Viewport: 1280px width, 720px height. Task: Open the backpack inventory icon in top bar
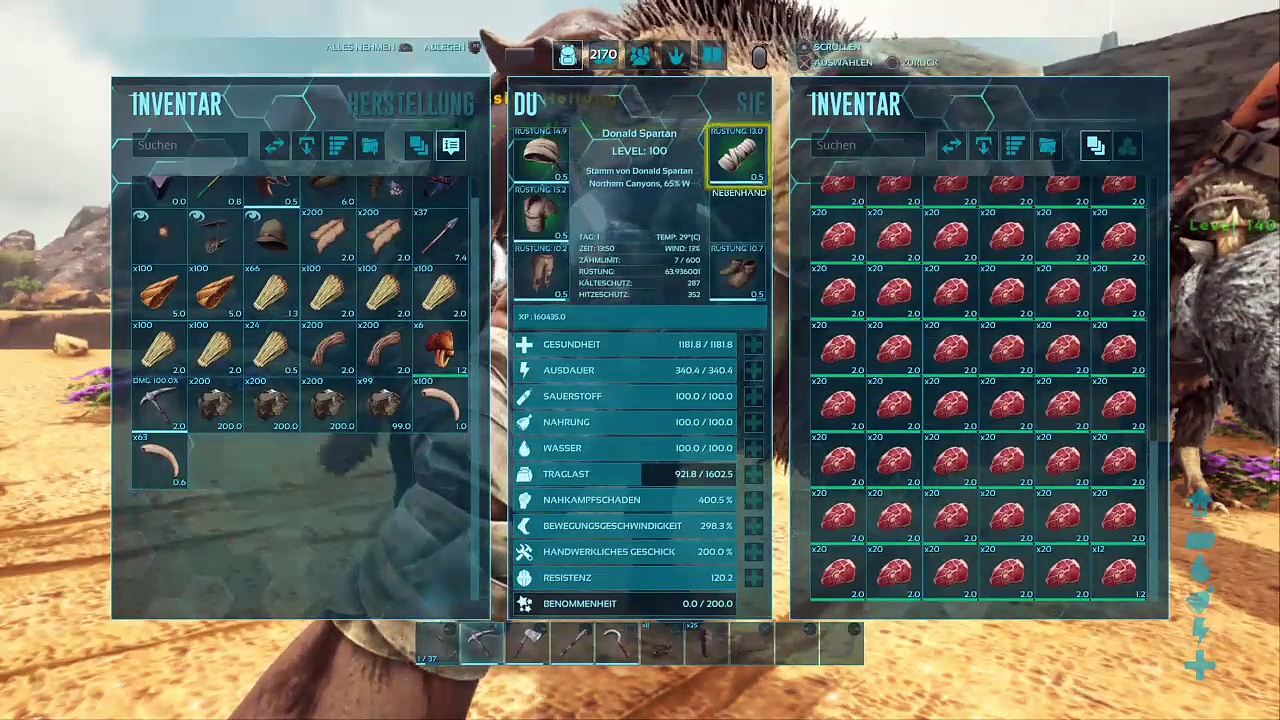pyautogui.click(x=567, y=56)
